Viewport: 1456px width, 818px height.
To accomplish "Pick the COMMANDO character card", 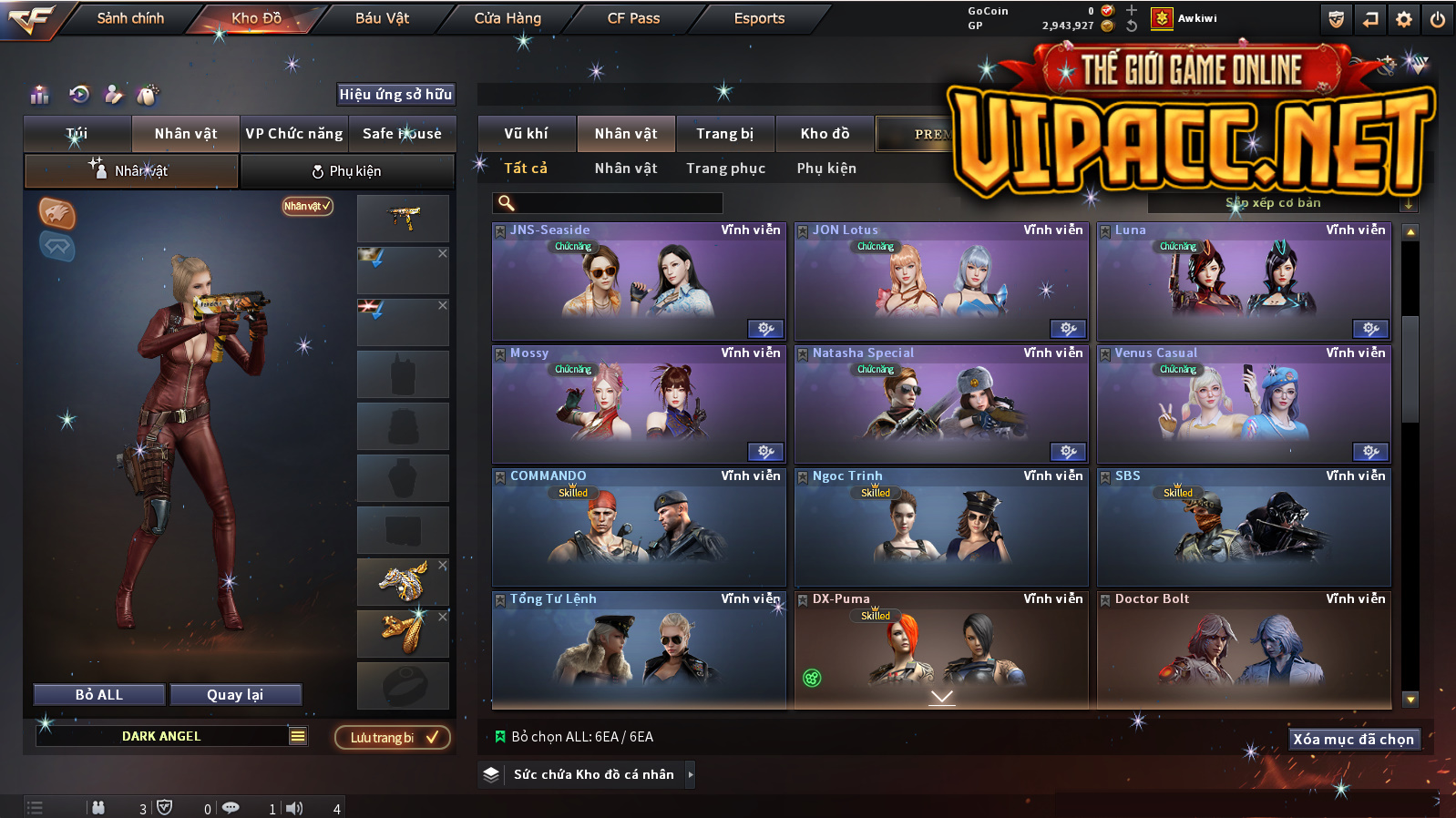I will tap(639, 528).
